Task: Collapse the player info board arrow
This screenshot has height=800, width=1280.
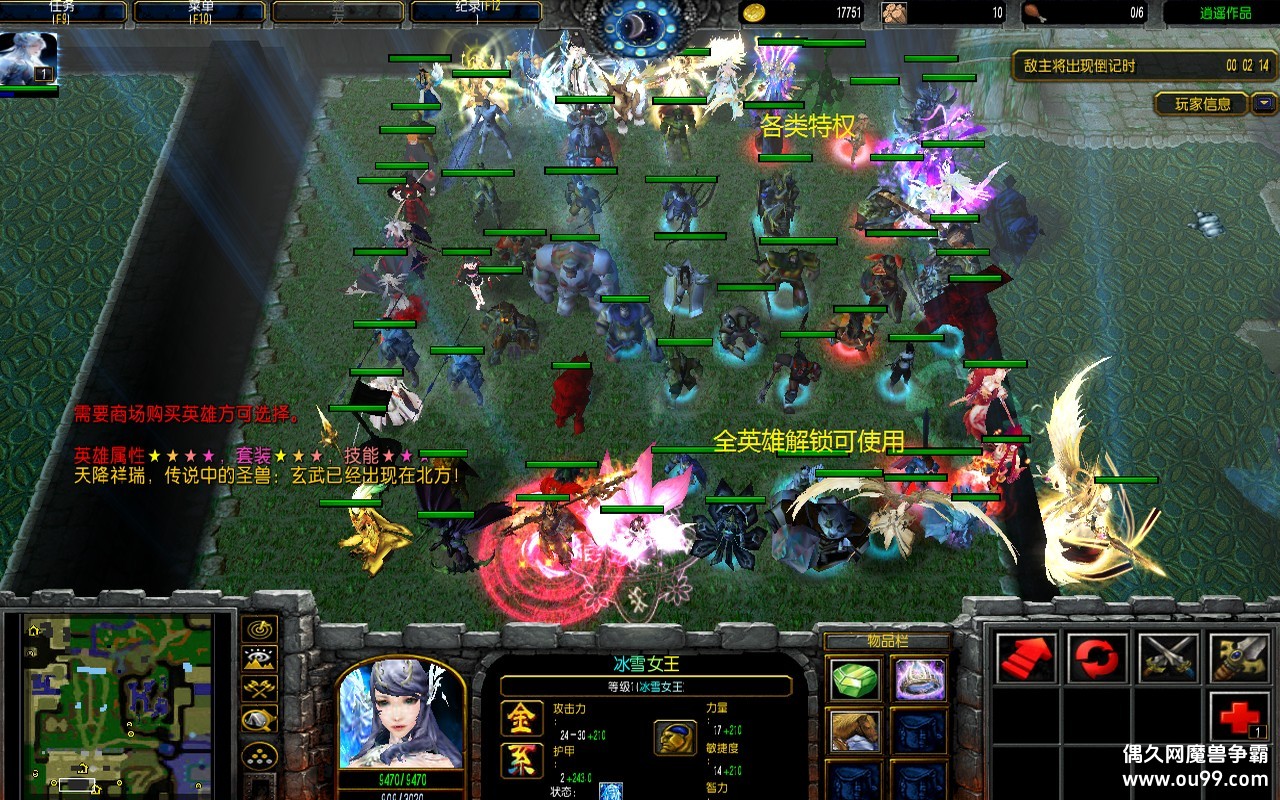Action: [x=1265, y=103]
